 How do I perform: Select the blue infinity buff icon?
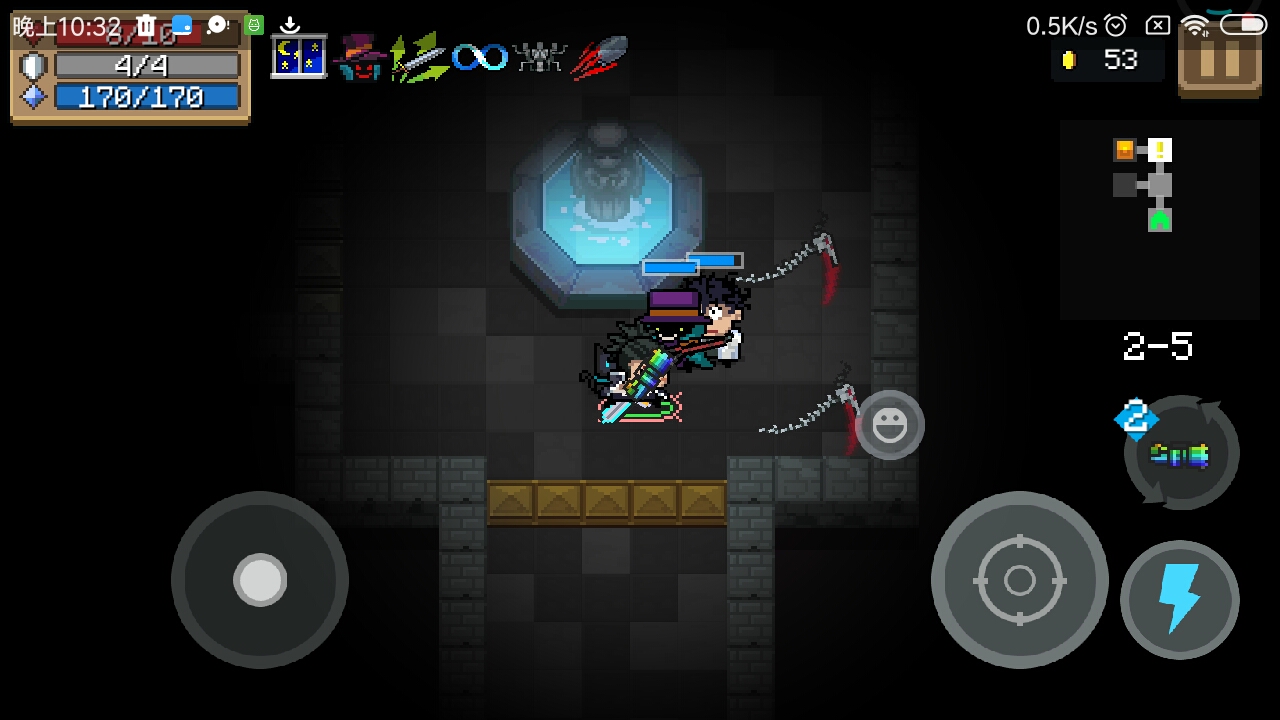(x=479, y=57)
